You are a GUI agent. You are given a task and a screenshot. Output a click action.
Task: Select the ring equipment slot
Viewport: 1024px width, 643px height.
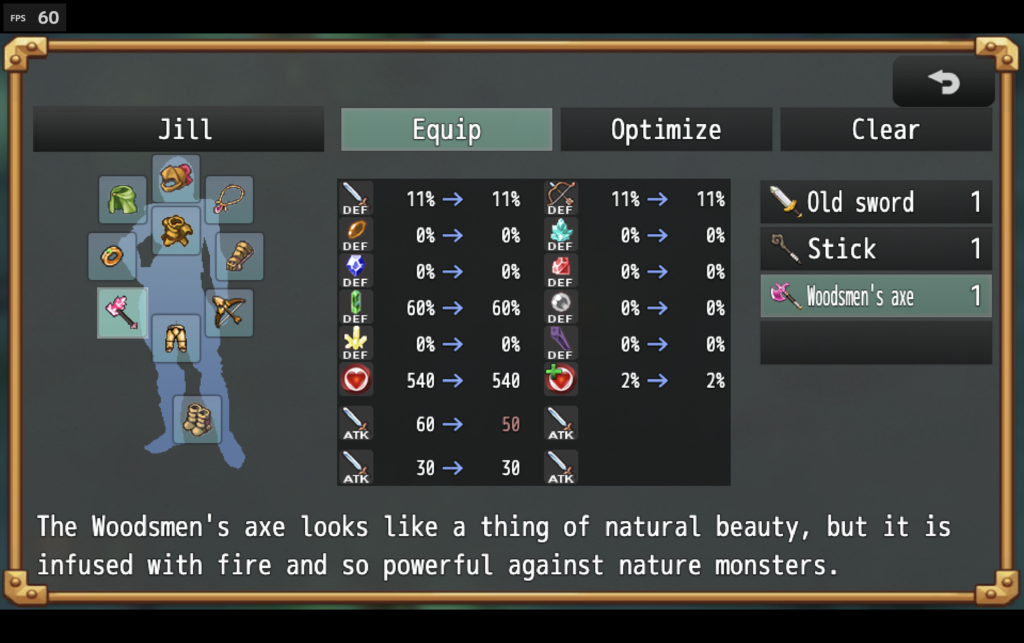tap(112, 256)
